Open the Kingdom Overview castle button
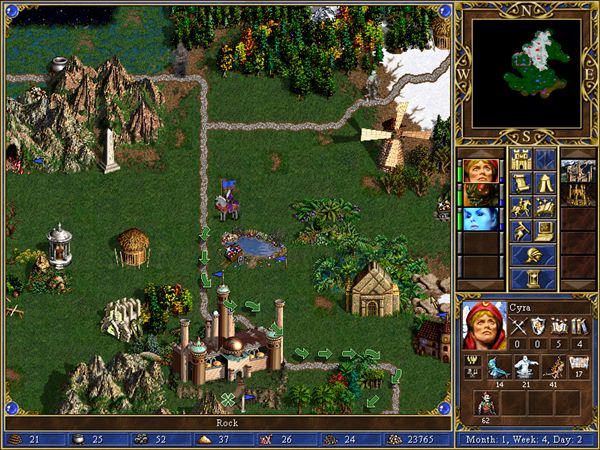600x450 pixels. tap(520, 159)
